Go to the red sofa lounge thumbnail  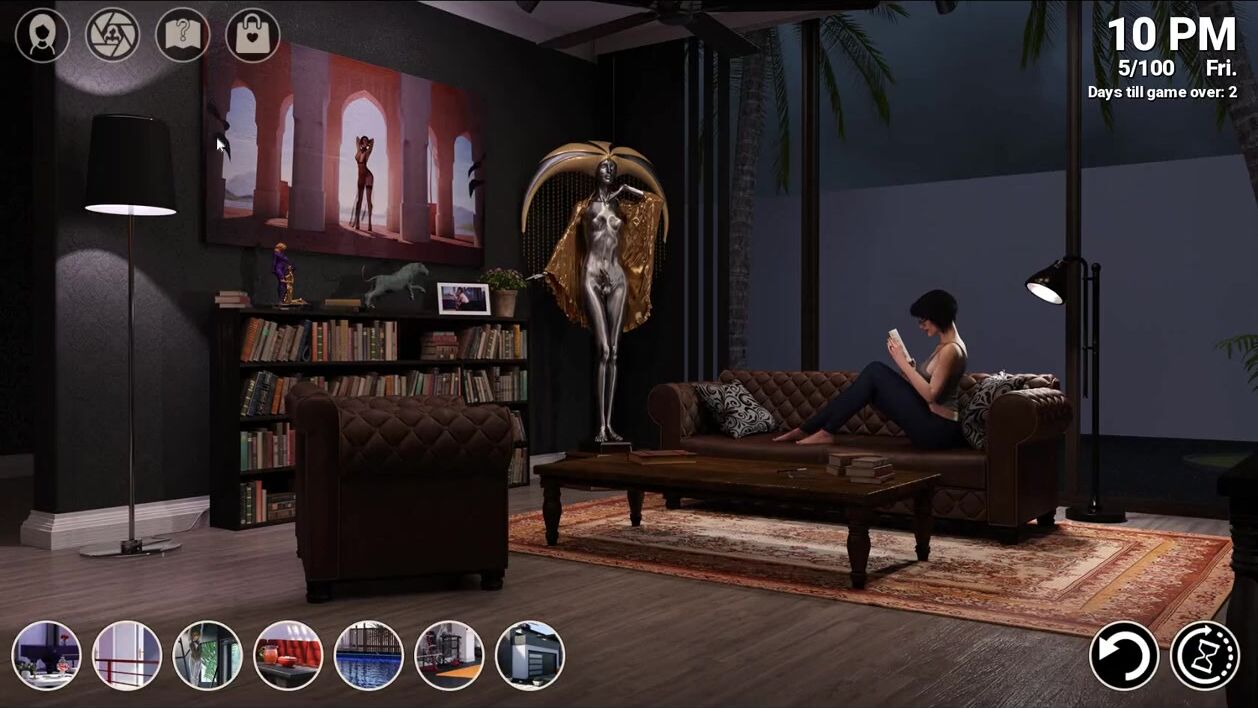tap(288, 656)
